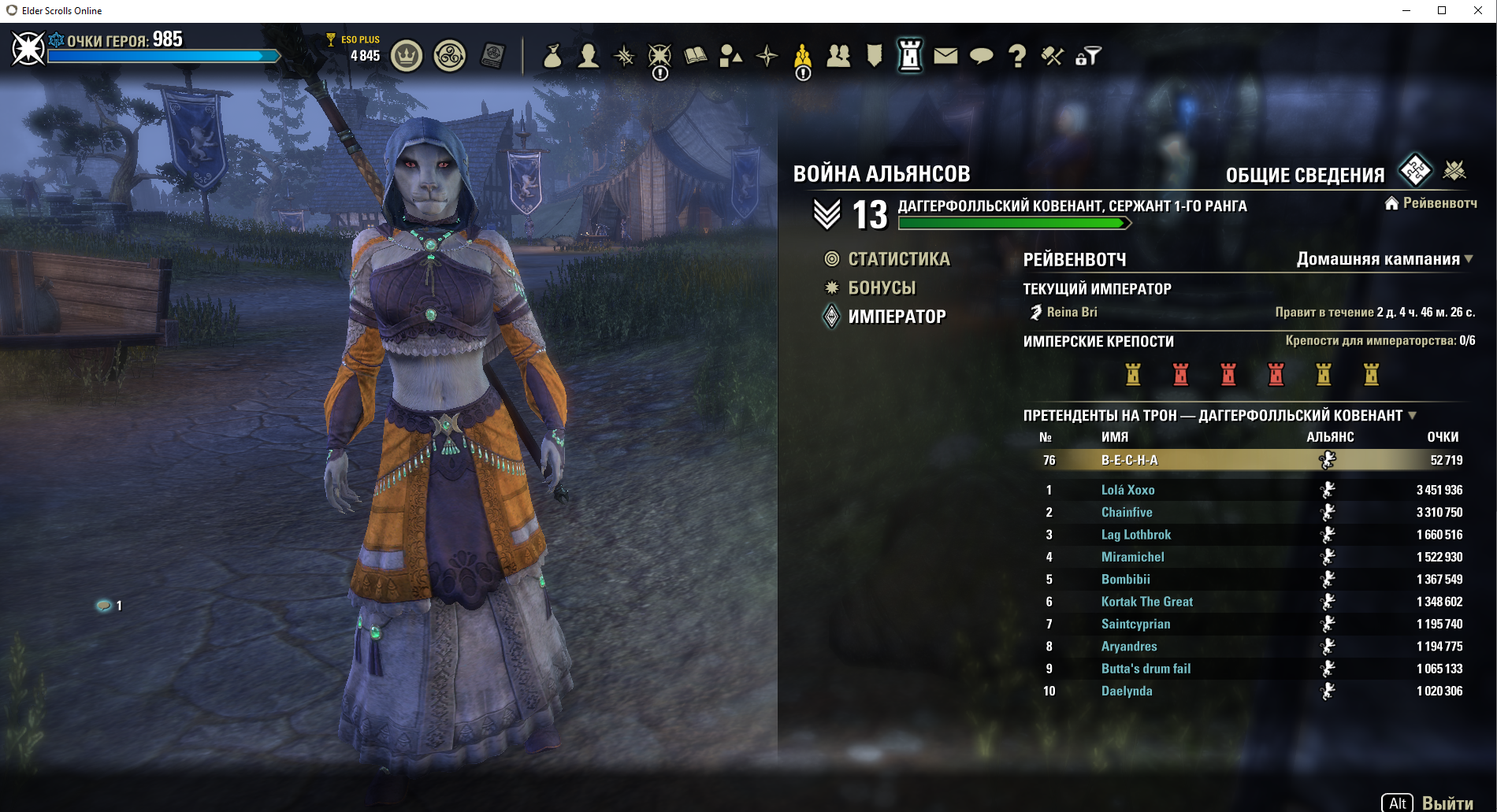Click the Alliance War castle tower icon

point(910,56)
